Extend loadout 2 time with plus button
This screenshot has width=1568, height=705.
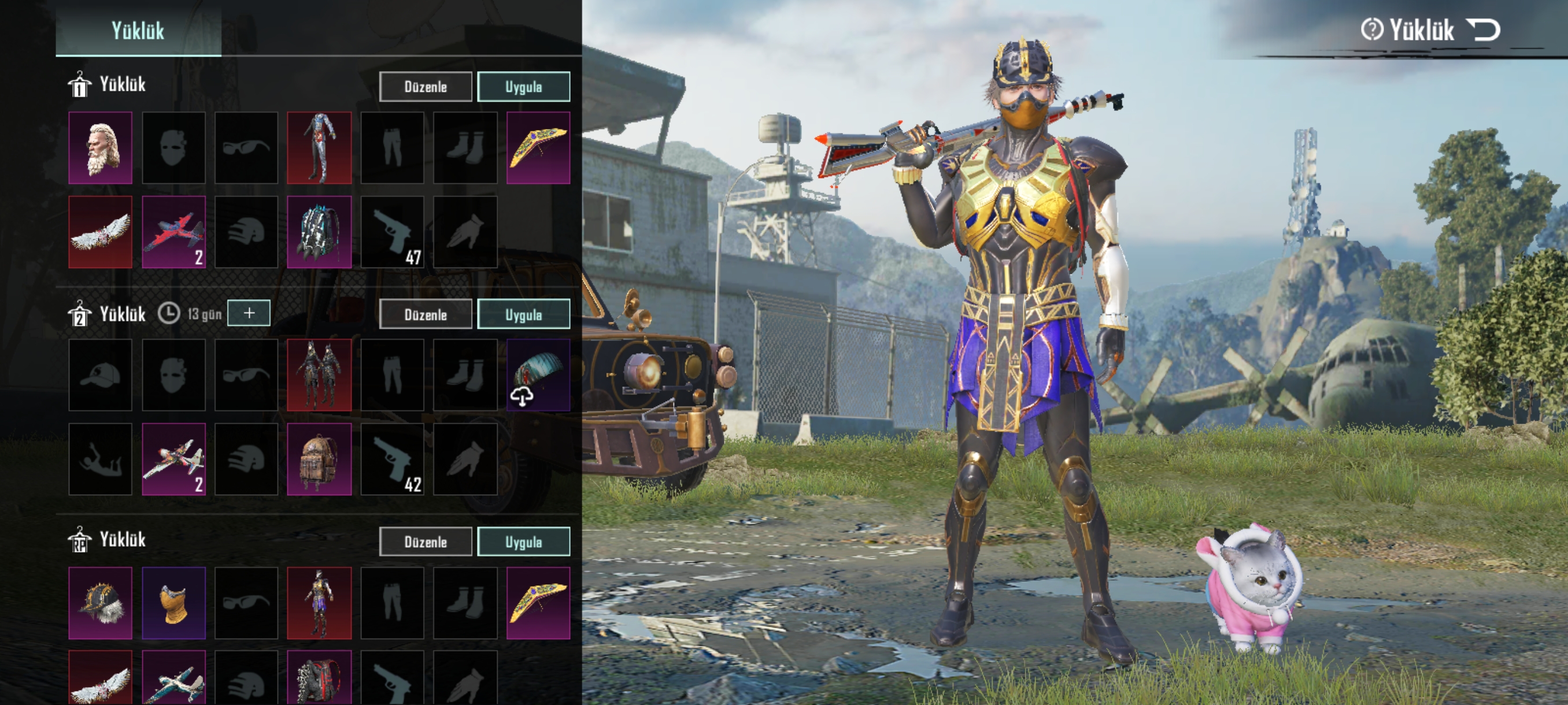(x=249, y=313)
